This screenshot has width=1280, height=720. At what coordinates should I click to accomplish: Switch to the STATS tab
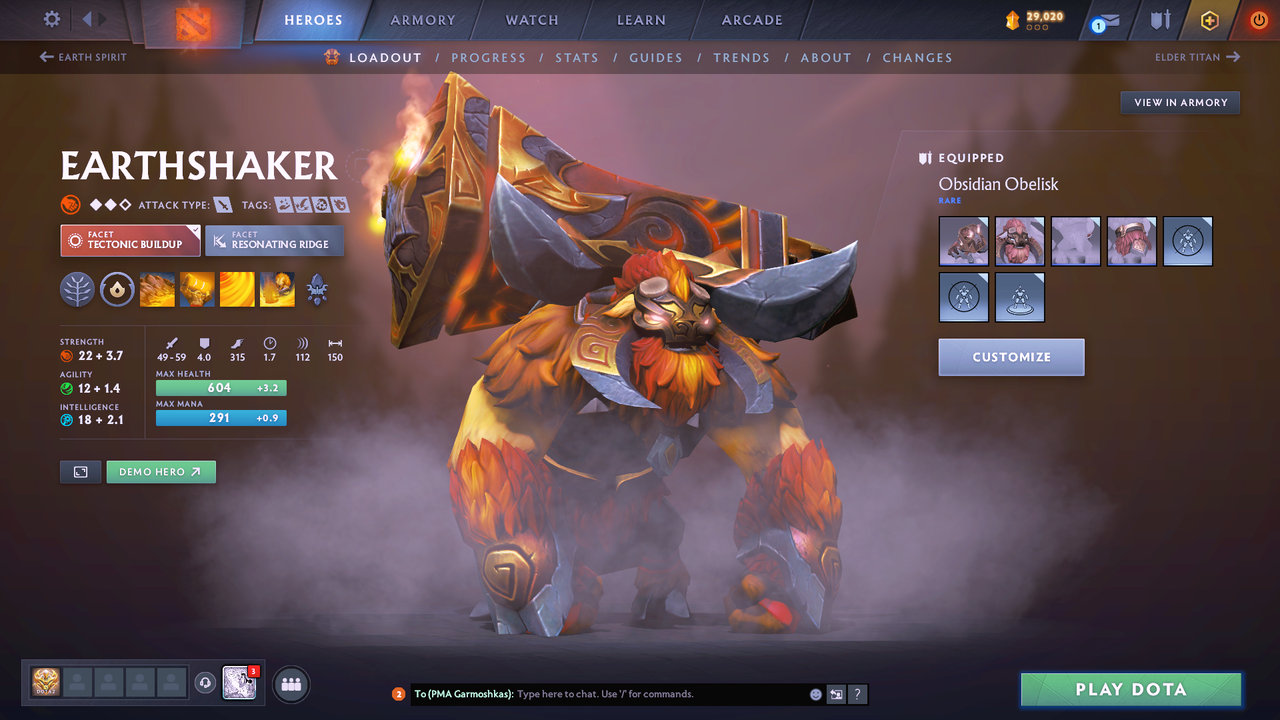577,57
